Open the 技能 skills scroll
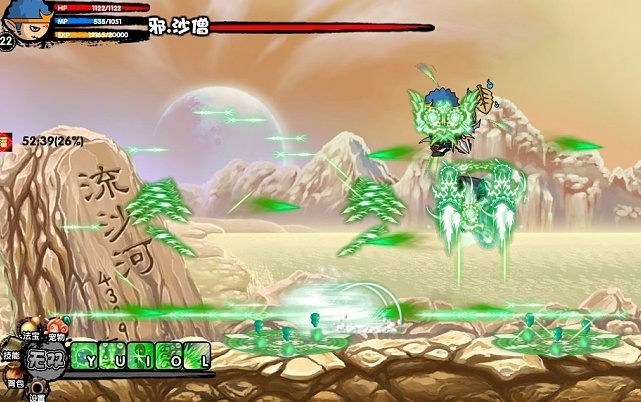This screenshot has width=641, height=402. pyautogui.click(x=11, y=349)
